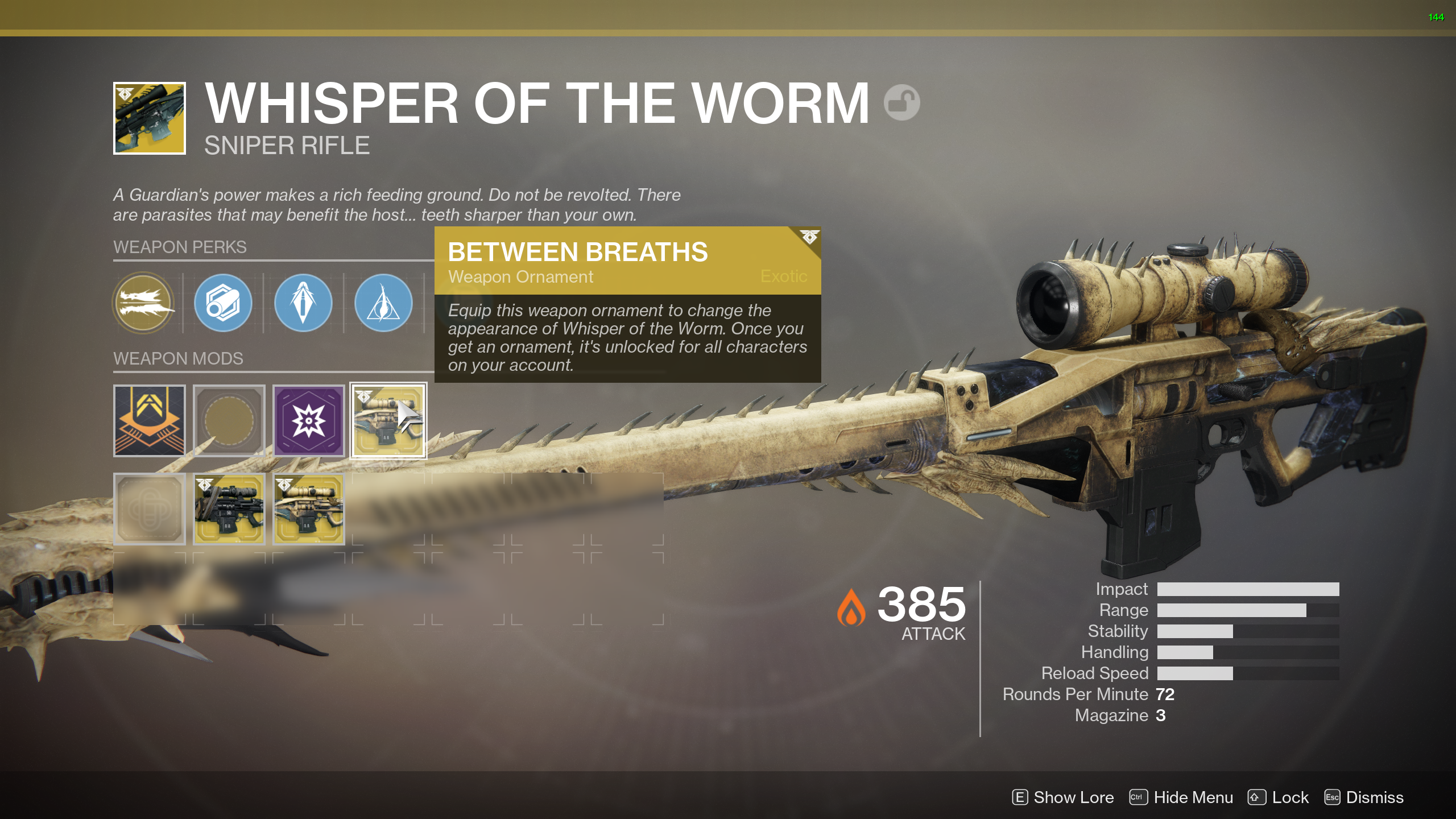Click the highlighted ornament socket in the mods row

click(388, 421)
